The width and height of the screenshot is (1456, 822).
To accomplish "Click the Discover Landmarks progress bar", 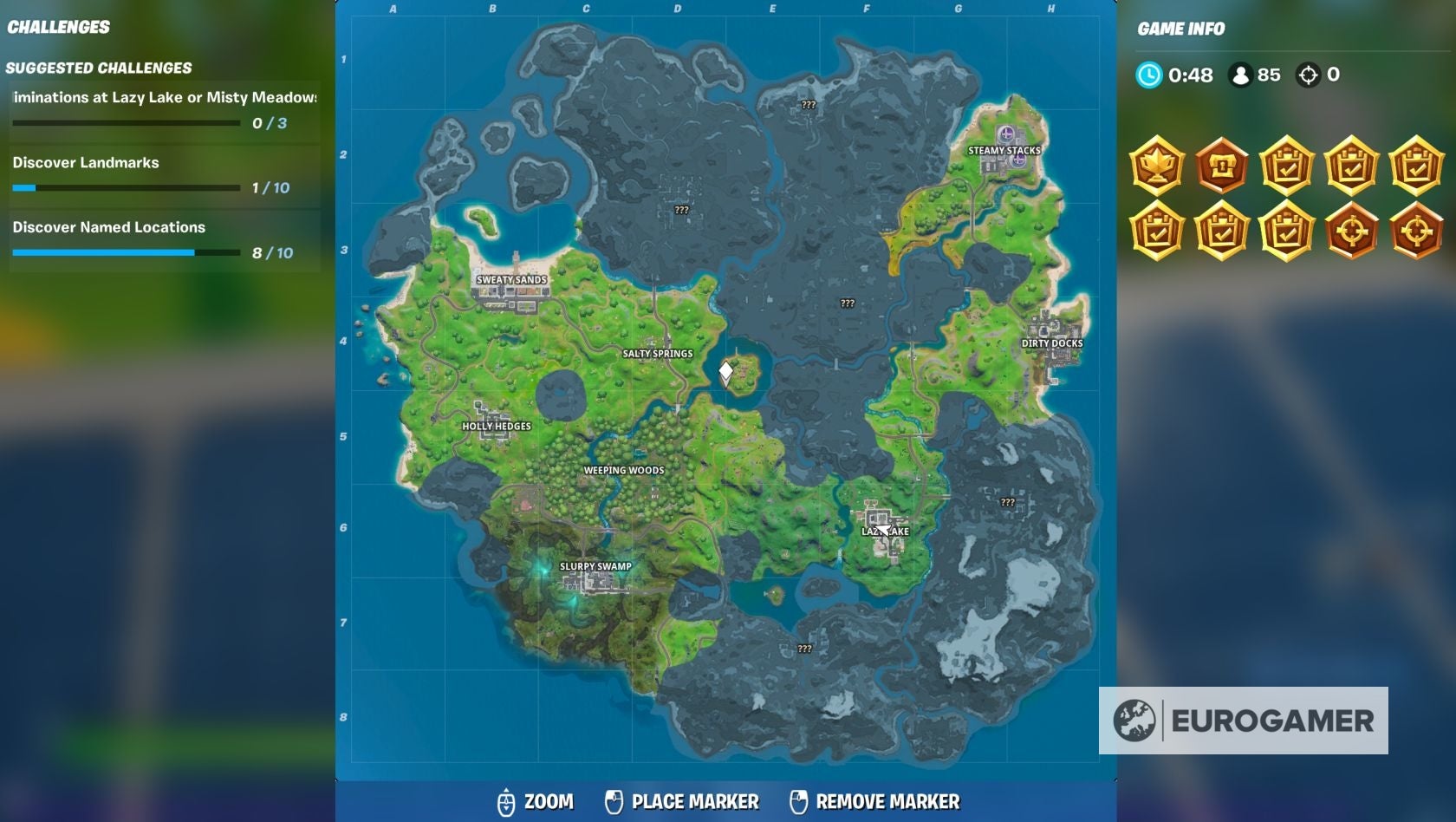I will pyautogui.click(x=127, y=186).
